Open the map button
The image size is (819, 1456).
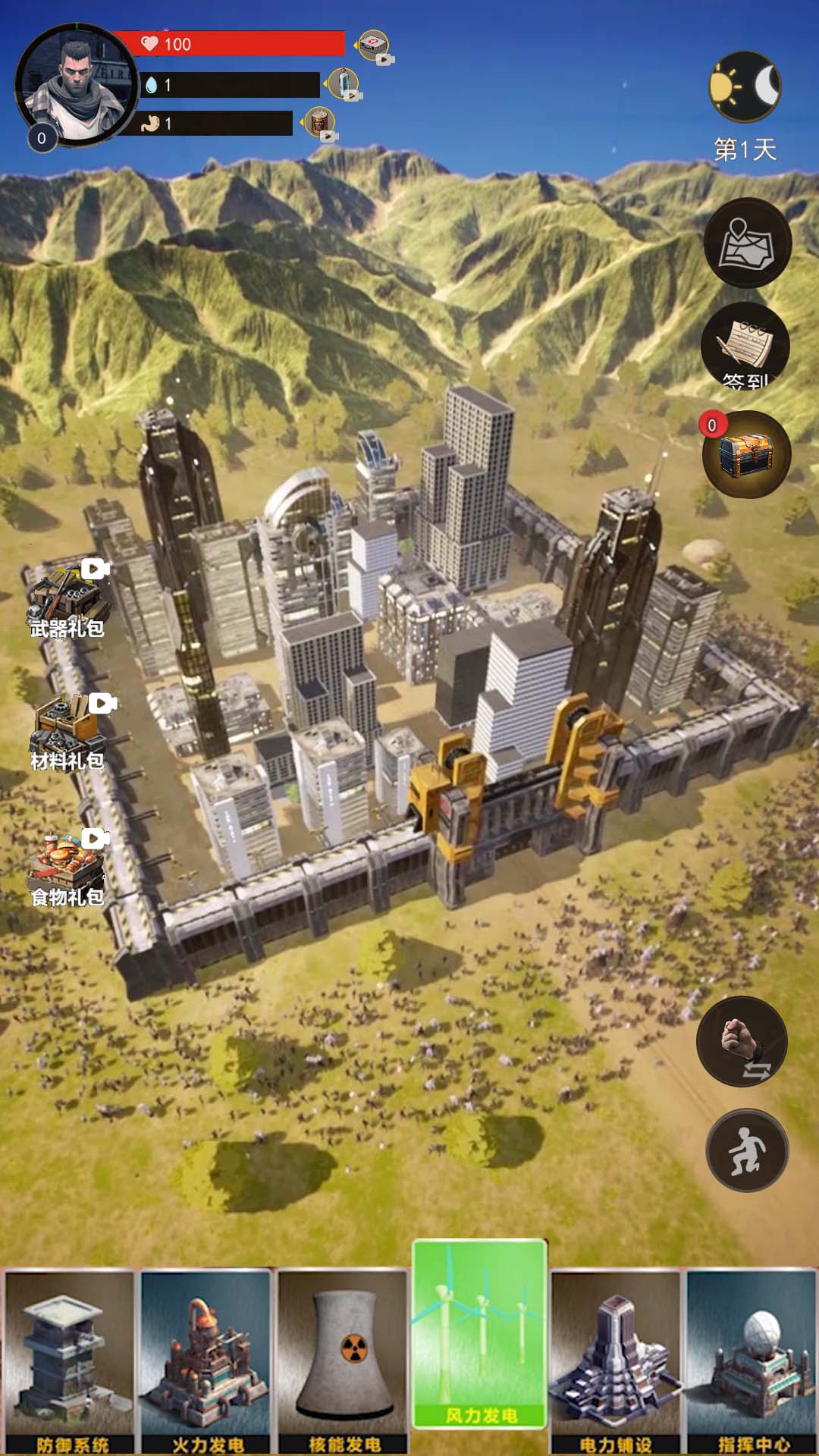tap(747, 243)
